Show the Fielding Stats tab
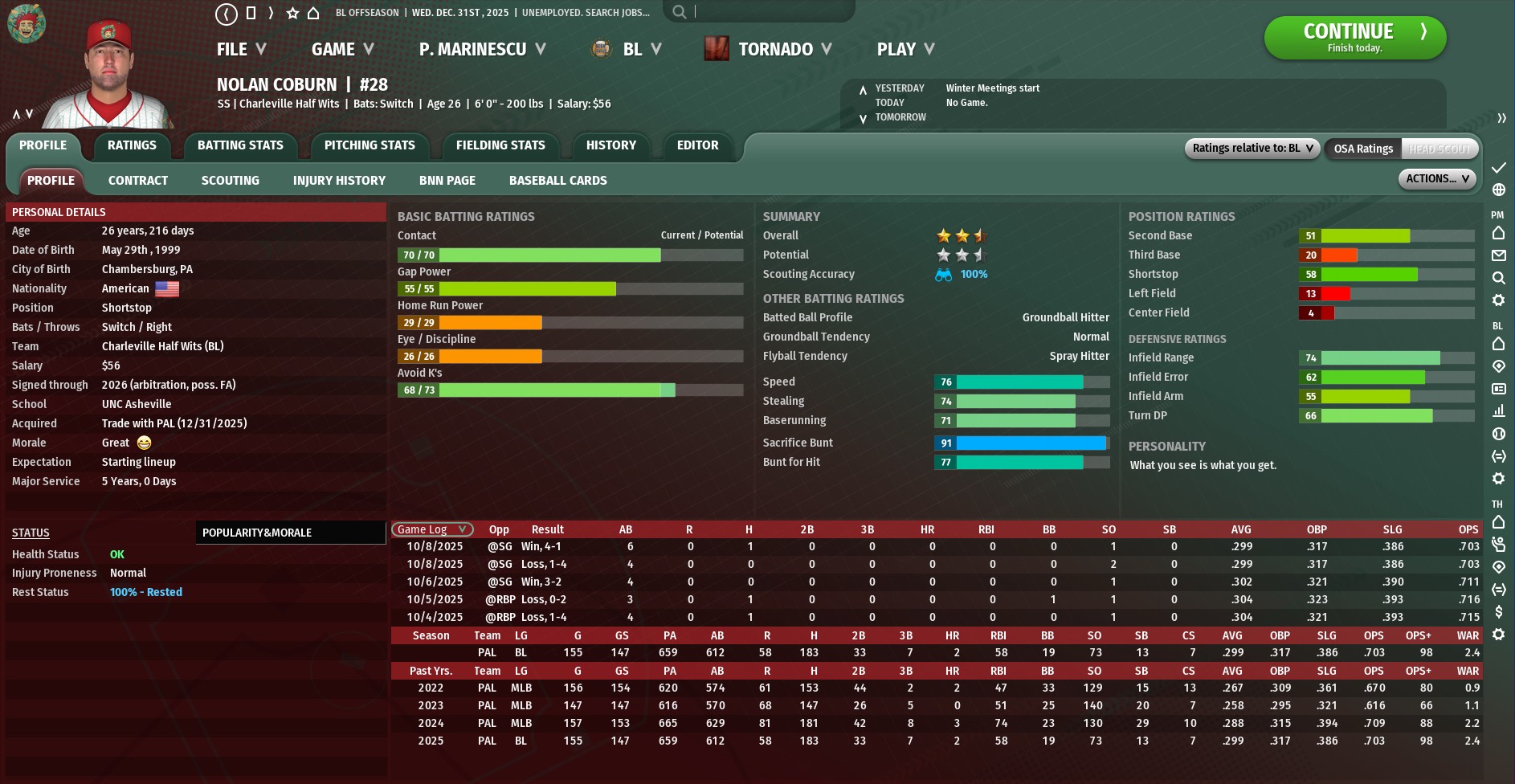The image size is (1515, 784). [500, 145]
